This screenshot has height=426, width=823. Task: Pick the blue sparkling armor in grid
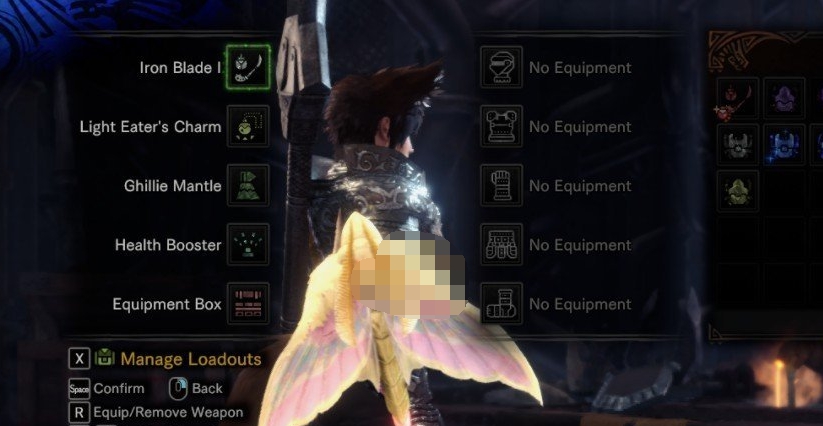(784, 145)
